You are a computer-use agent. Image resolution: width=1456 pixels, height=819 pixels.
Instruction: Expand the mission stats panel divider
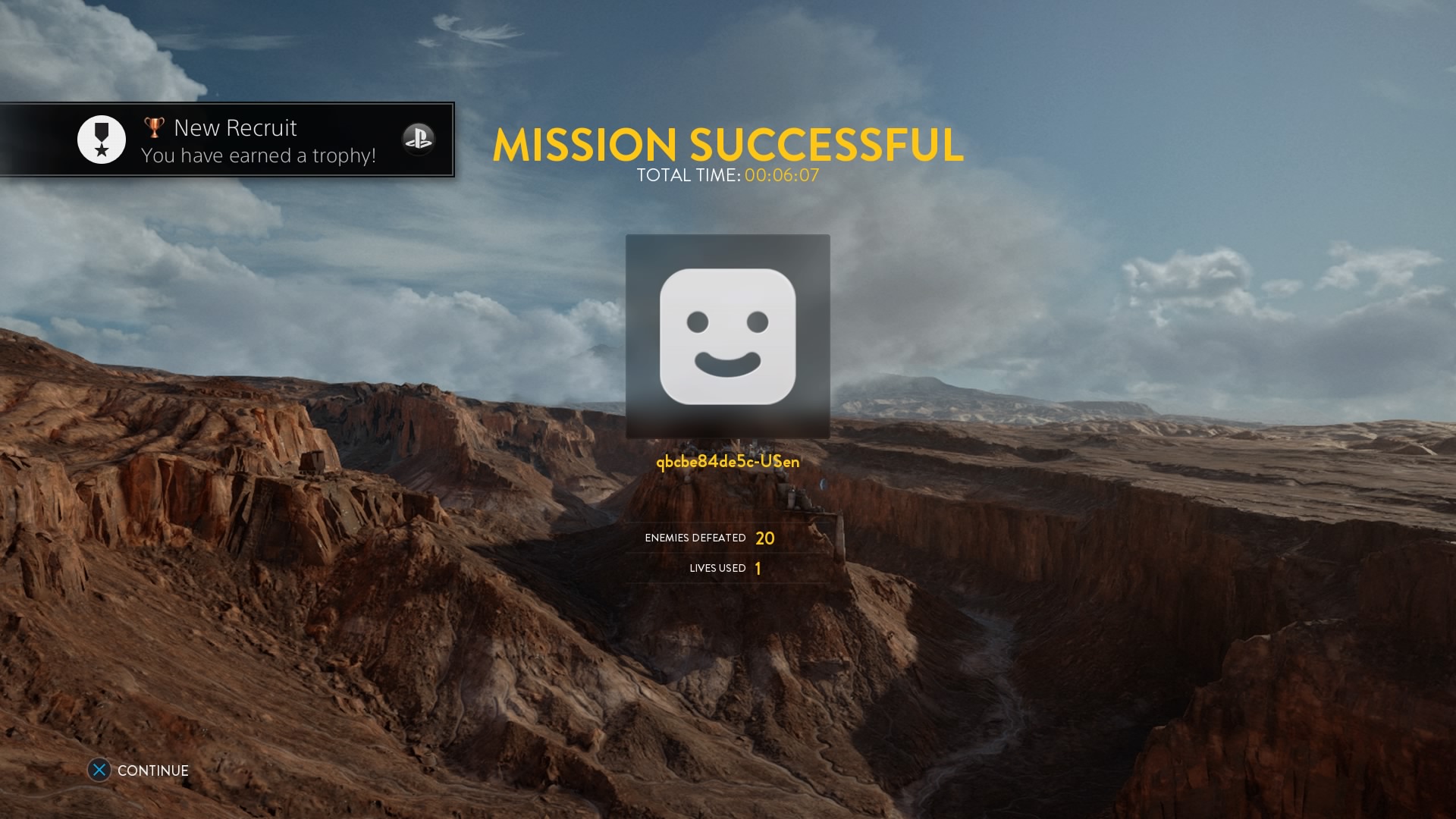[727, 553]
